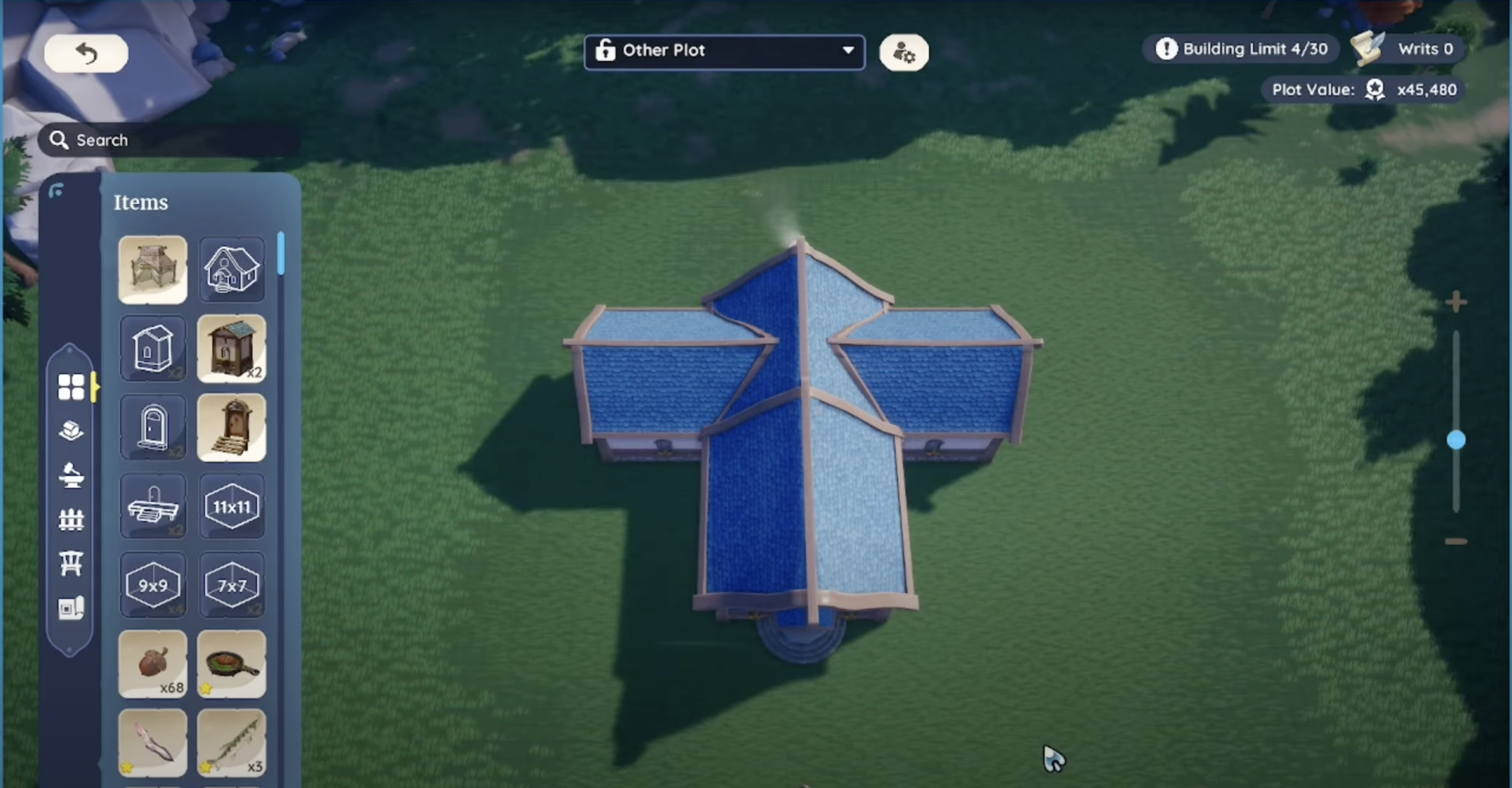Click the zoom in plus button
This screenshot has width=1512, height=788.
point(1458,301)
